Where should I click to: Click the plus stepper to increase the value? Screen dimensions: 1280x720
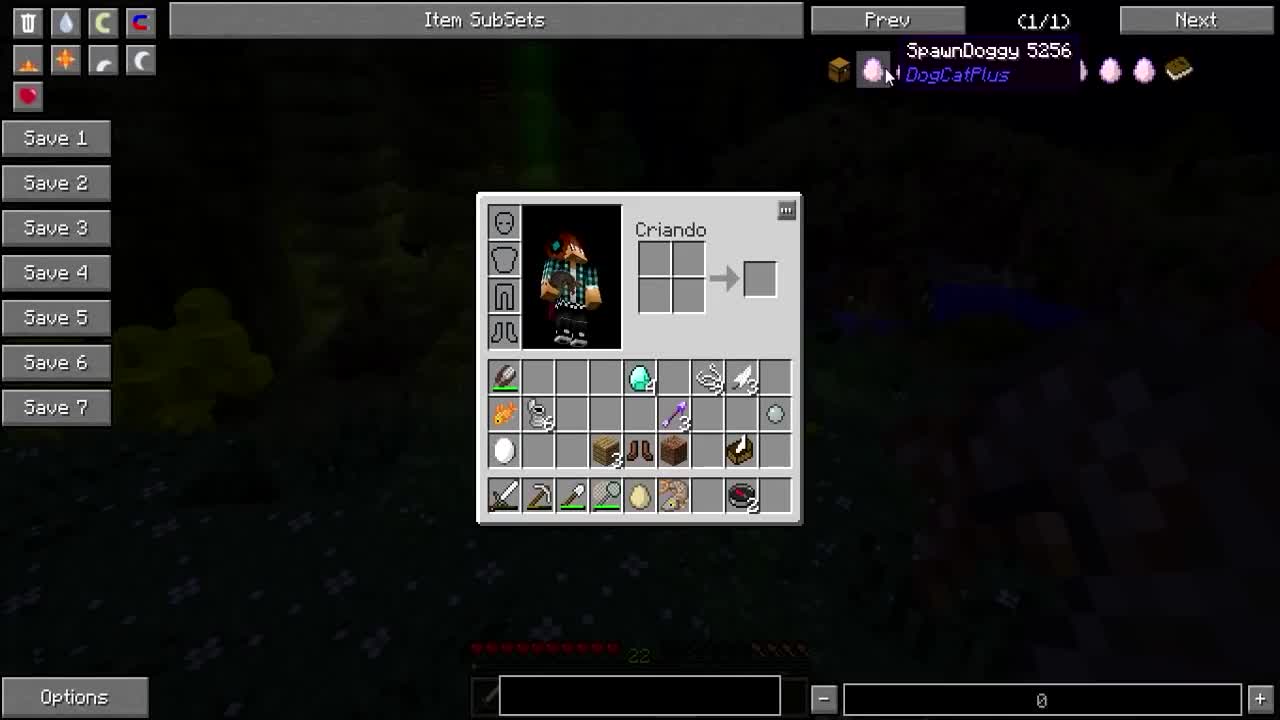click(1261, 699)
